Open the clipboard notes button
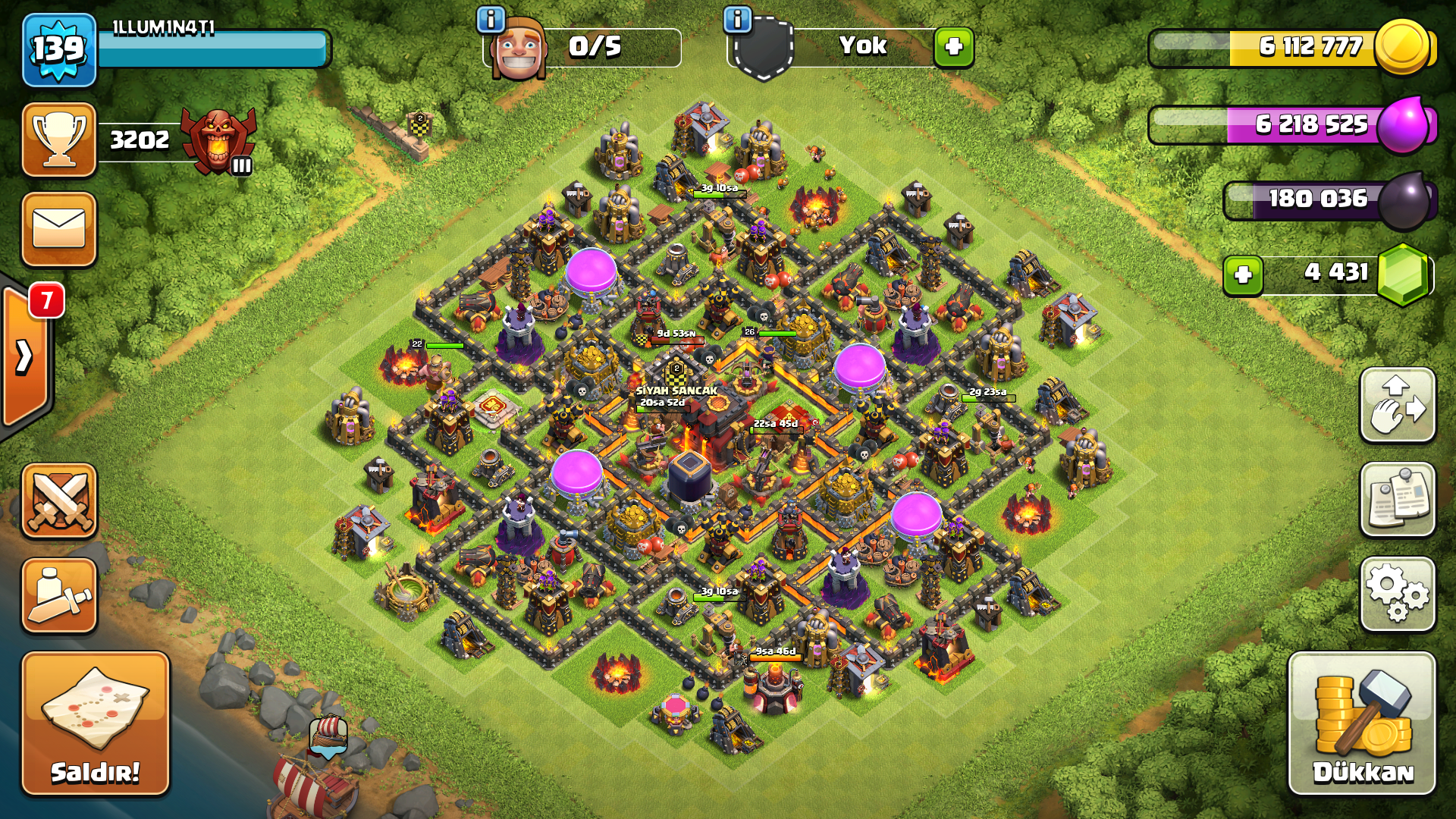 tap(1398, 500)
